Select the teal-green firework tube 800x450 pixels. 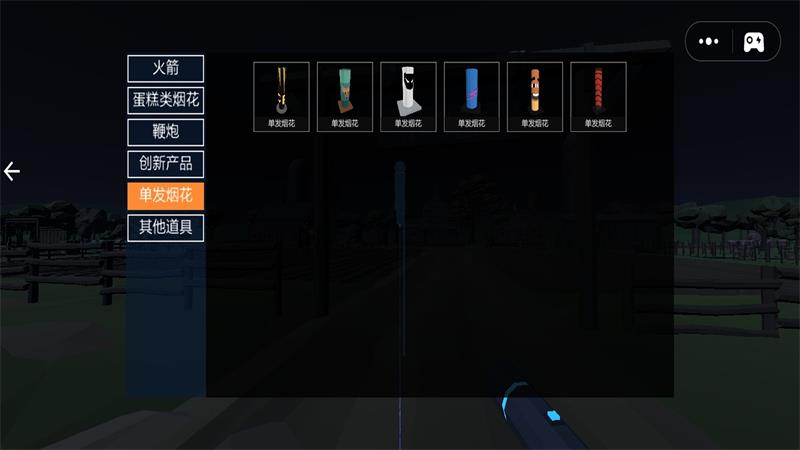click(345, 96)
